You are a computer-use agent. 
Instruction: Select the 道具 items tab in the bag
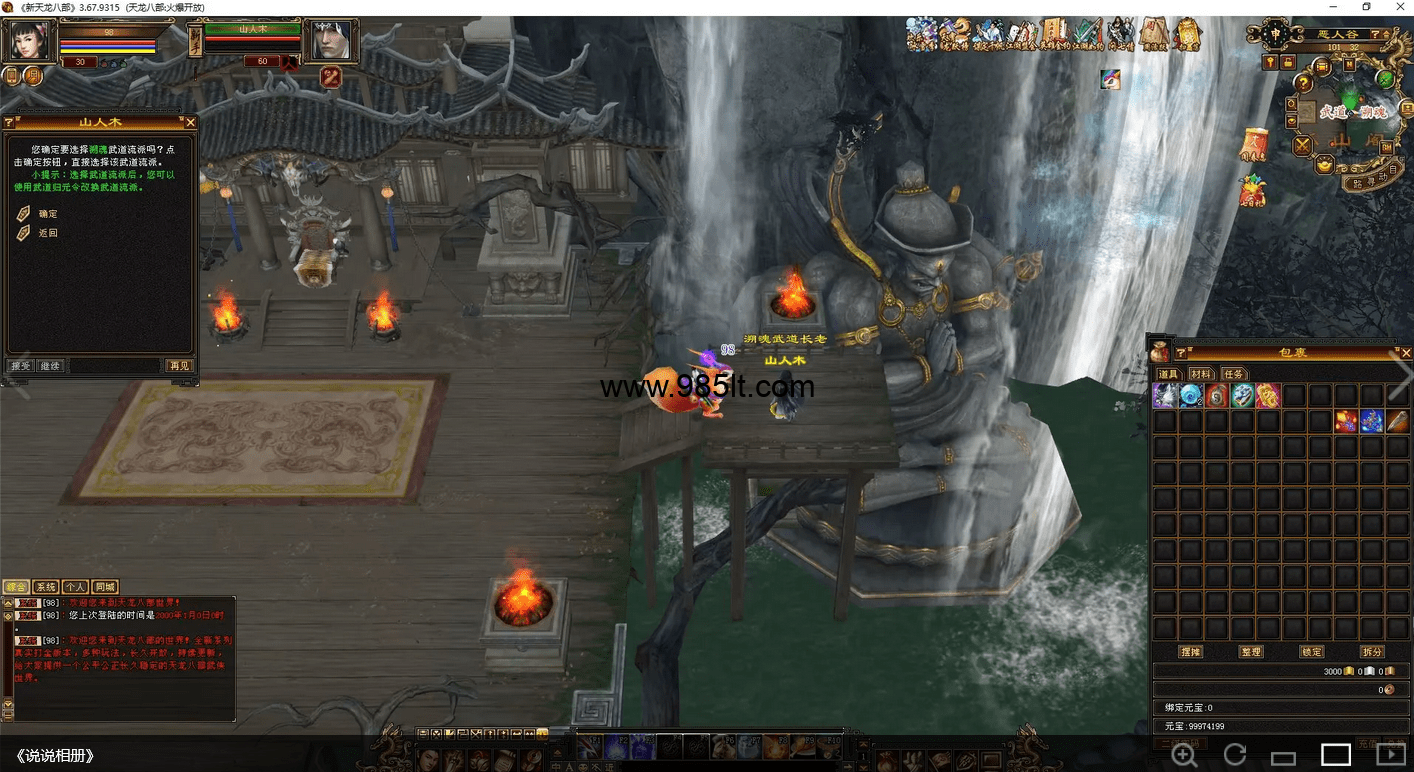(1168, 374)
